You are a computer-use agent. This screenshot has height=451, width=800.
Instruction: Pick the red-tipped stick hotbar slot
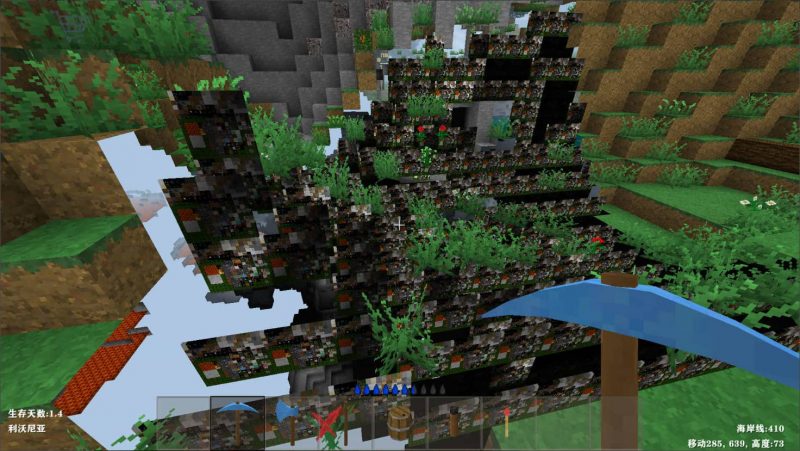click(507, 422)
